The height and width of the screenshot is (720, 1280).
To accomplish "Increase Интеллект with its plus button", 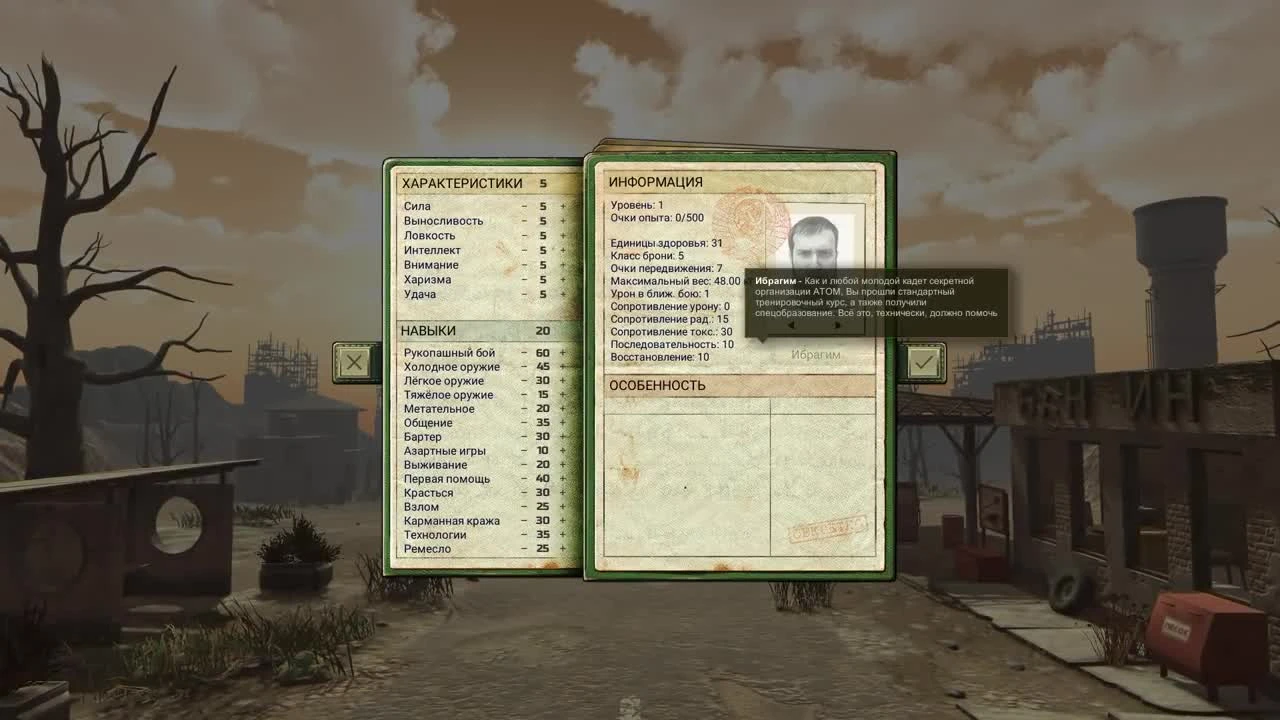I will pos(562,250).
